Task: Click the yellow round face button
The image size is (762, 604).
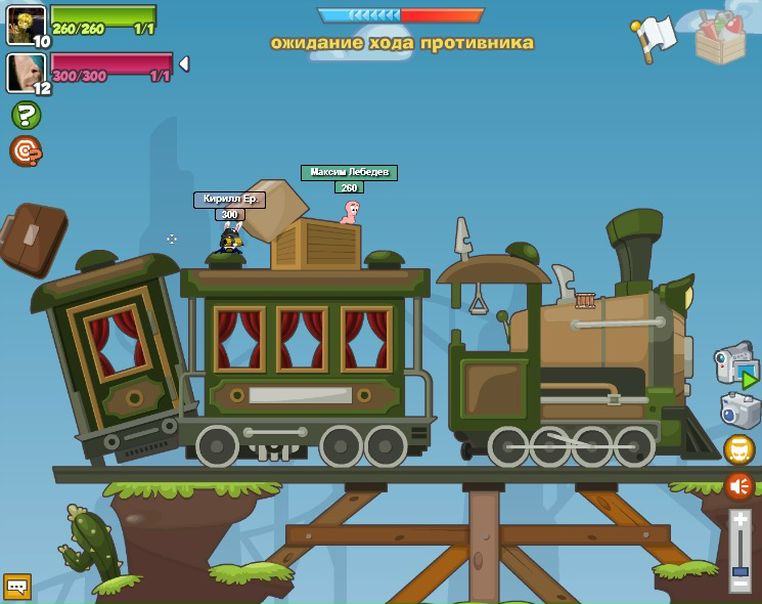Action: pos(739,451)
